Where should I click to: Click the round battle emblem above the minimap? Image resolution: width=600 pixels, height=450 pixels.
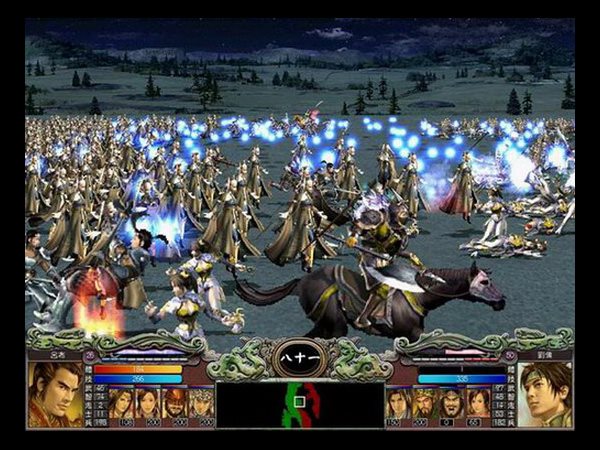(298, 357)
